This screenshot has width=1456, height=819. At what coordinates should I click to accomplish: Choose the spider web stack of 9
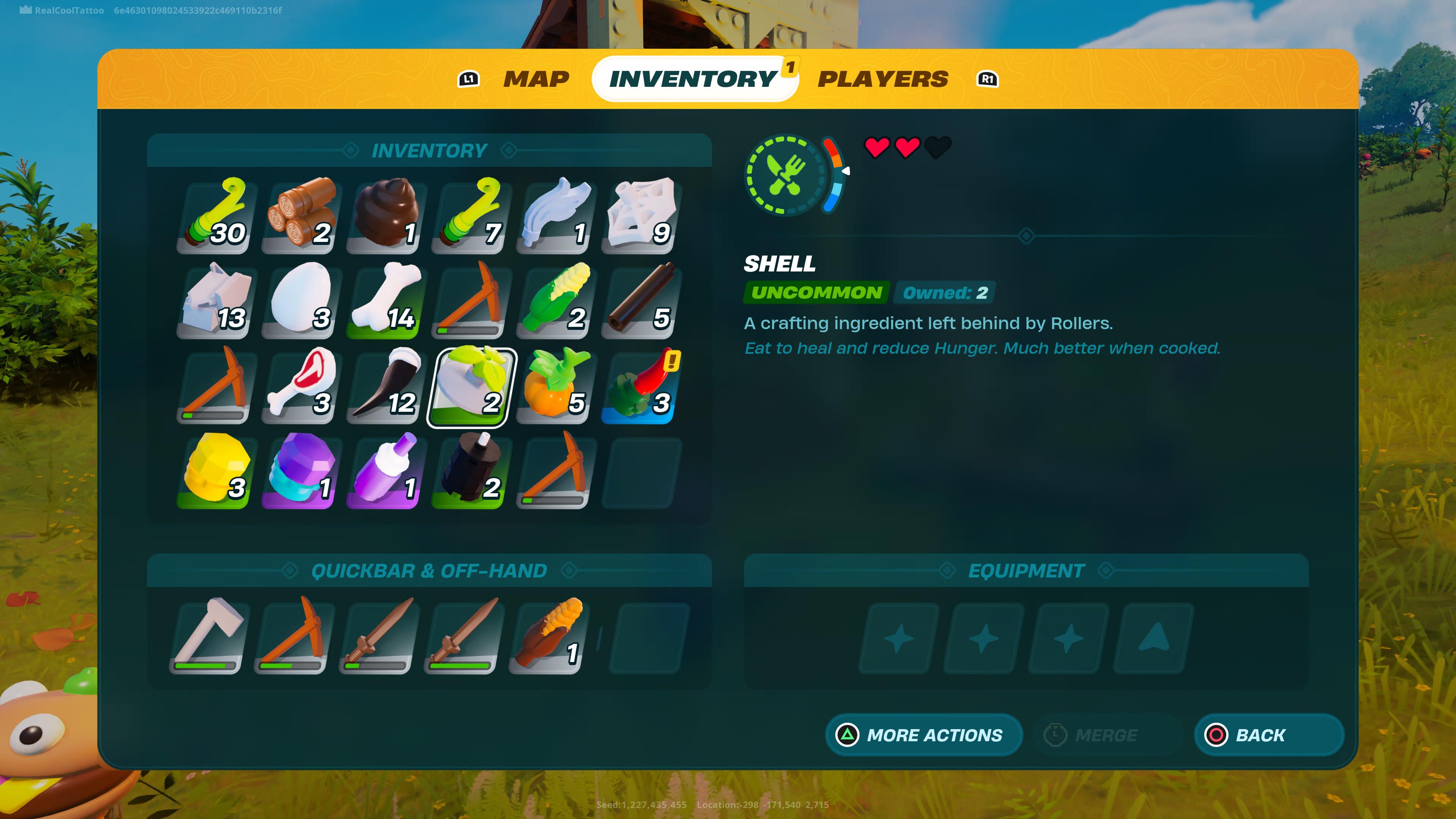(640, 215)
